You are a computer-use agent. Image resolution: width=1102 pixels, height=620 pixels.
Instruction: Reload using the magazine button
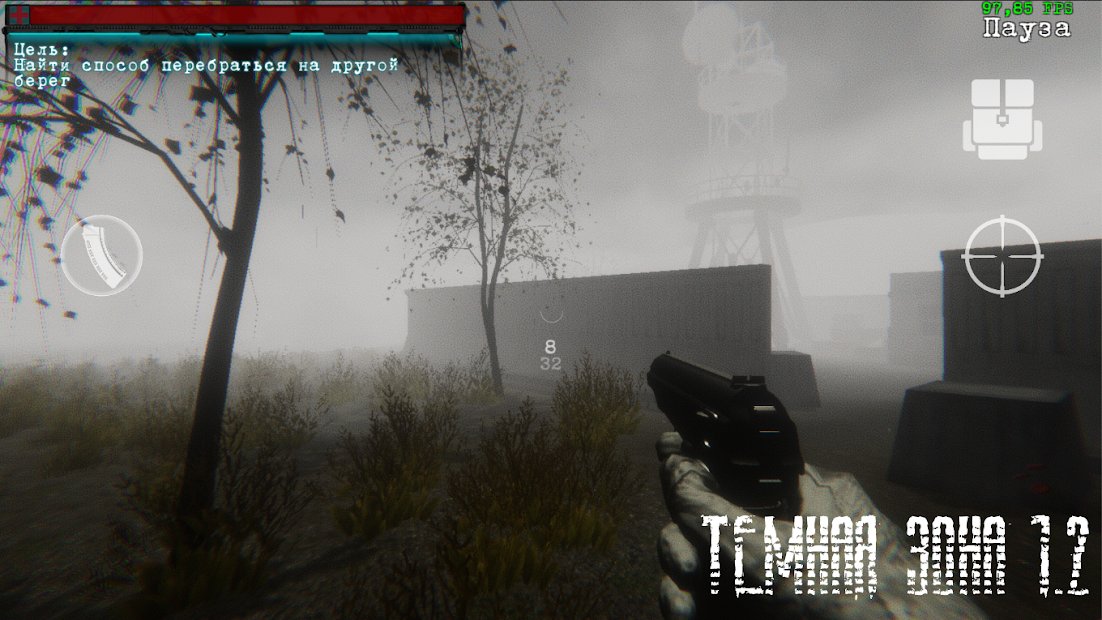click(102, 255)
